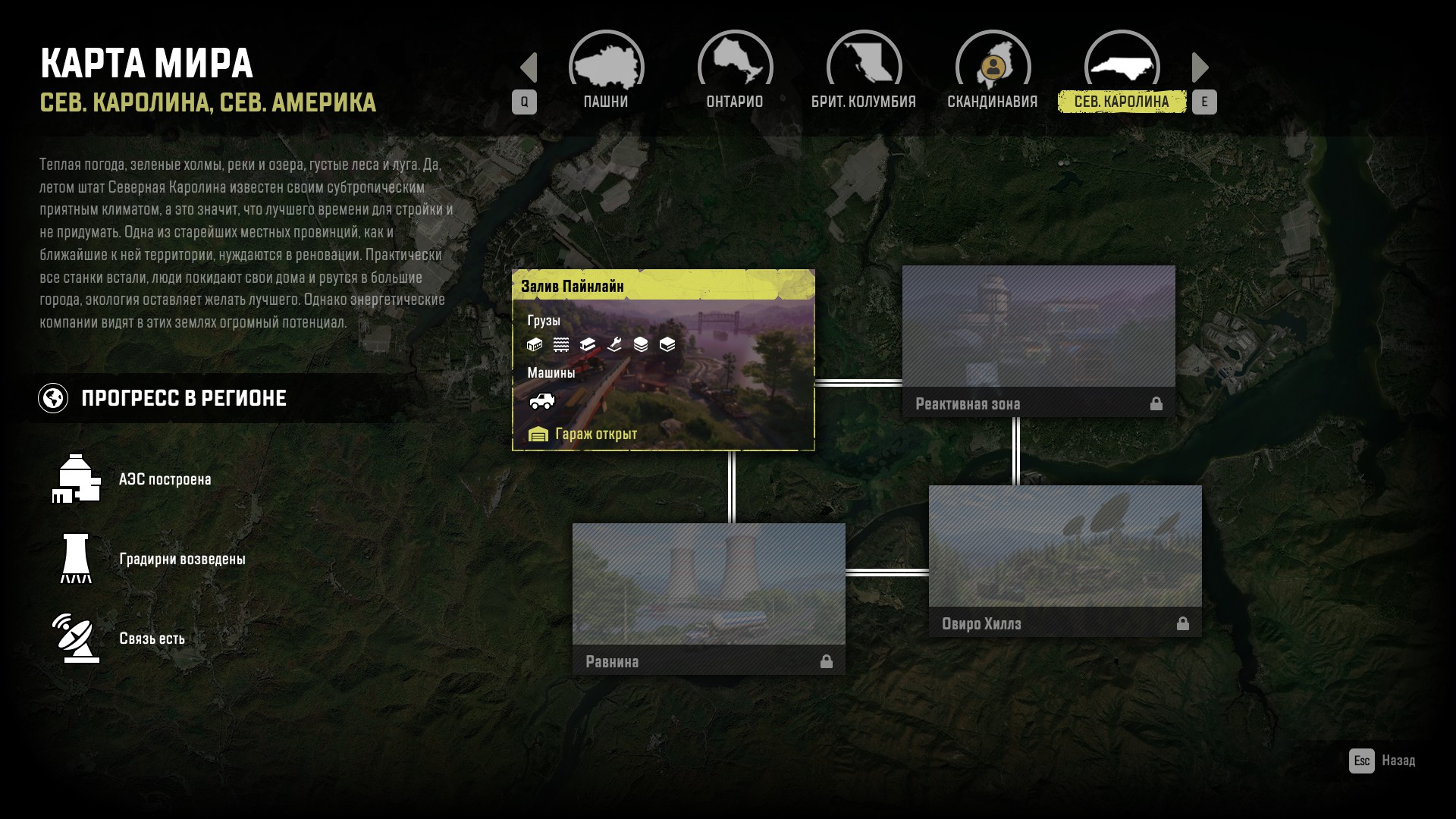Click the left arrow to previous regions
This screenshot has width=1456, height=819.
(x=529, y=67)
